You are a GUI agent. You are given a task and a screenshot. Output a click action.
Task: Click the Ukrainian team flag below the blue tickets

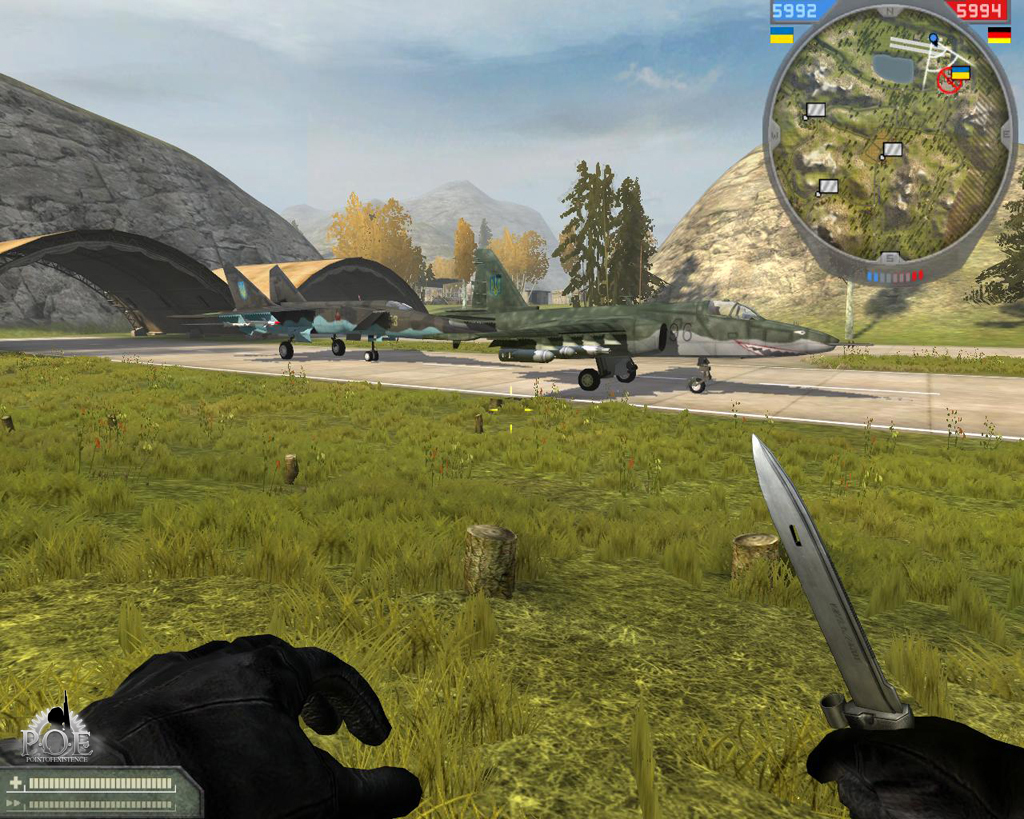pos(781,36)
